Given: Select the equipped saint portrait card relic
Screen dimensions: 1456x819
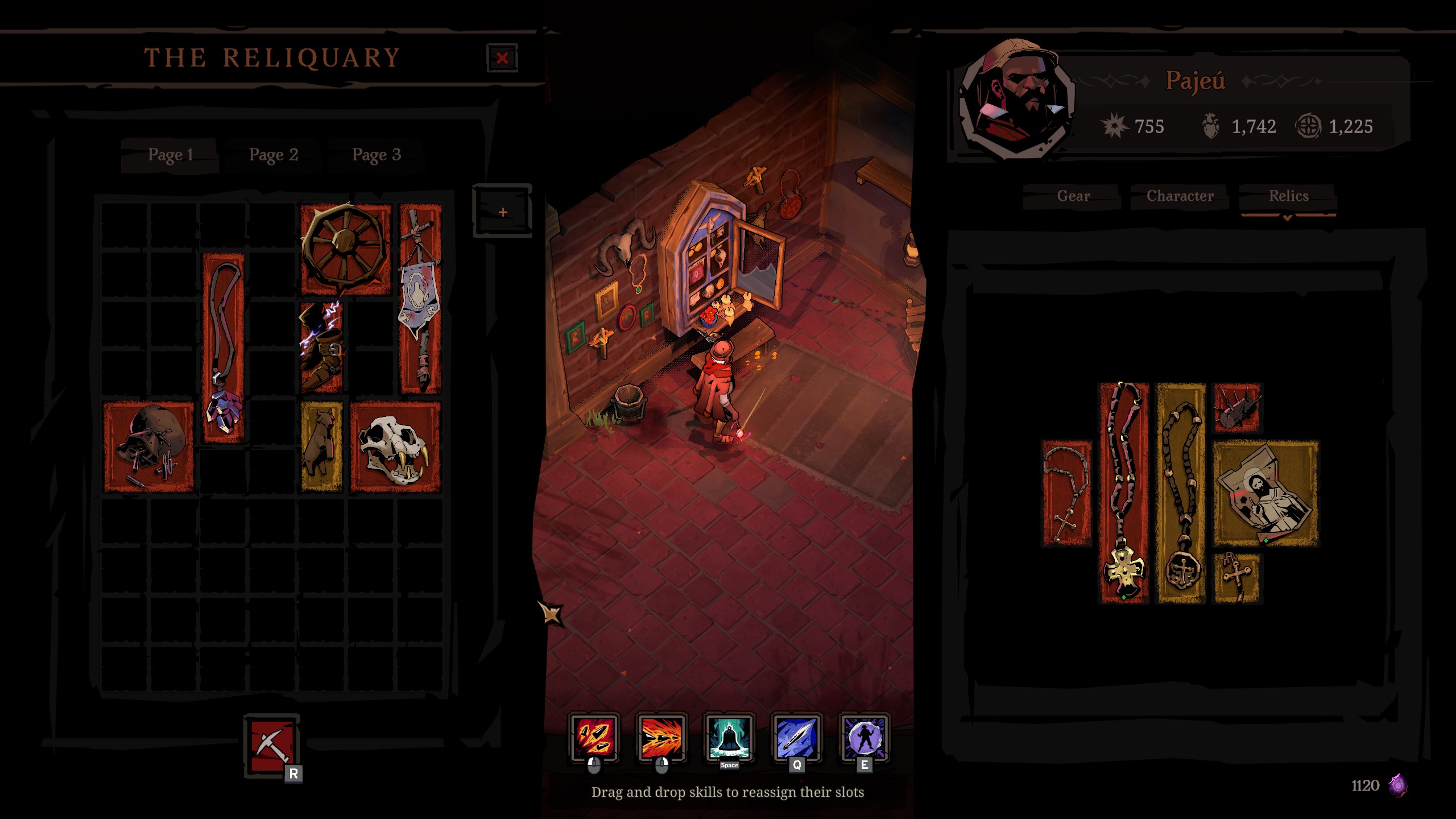Looking at the screenshot, I should (x=1266, y=493).
